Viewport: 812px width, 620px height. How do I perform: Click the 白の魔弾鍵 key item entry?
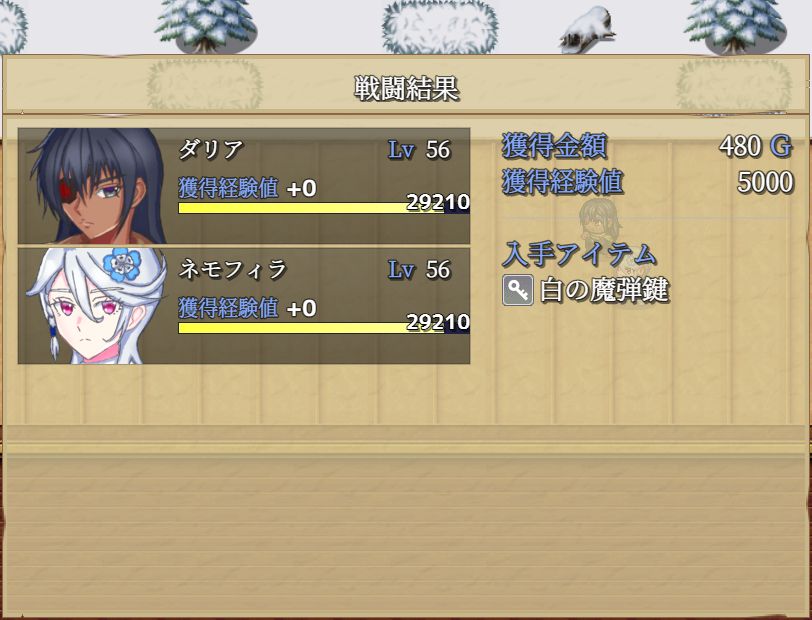(x=585, y=291)
